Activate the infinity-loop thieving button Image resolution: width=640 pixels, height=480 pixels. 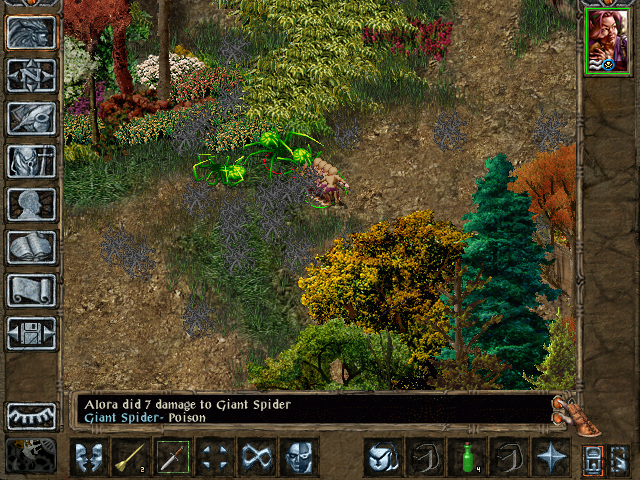tap(258, 458)
